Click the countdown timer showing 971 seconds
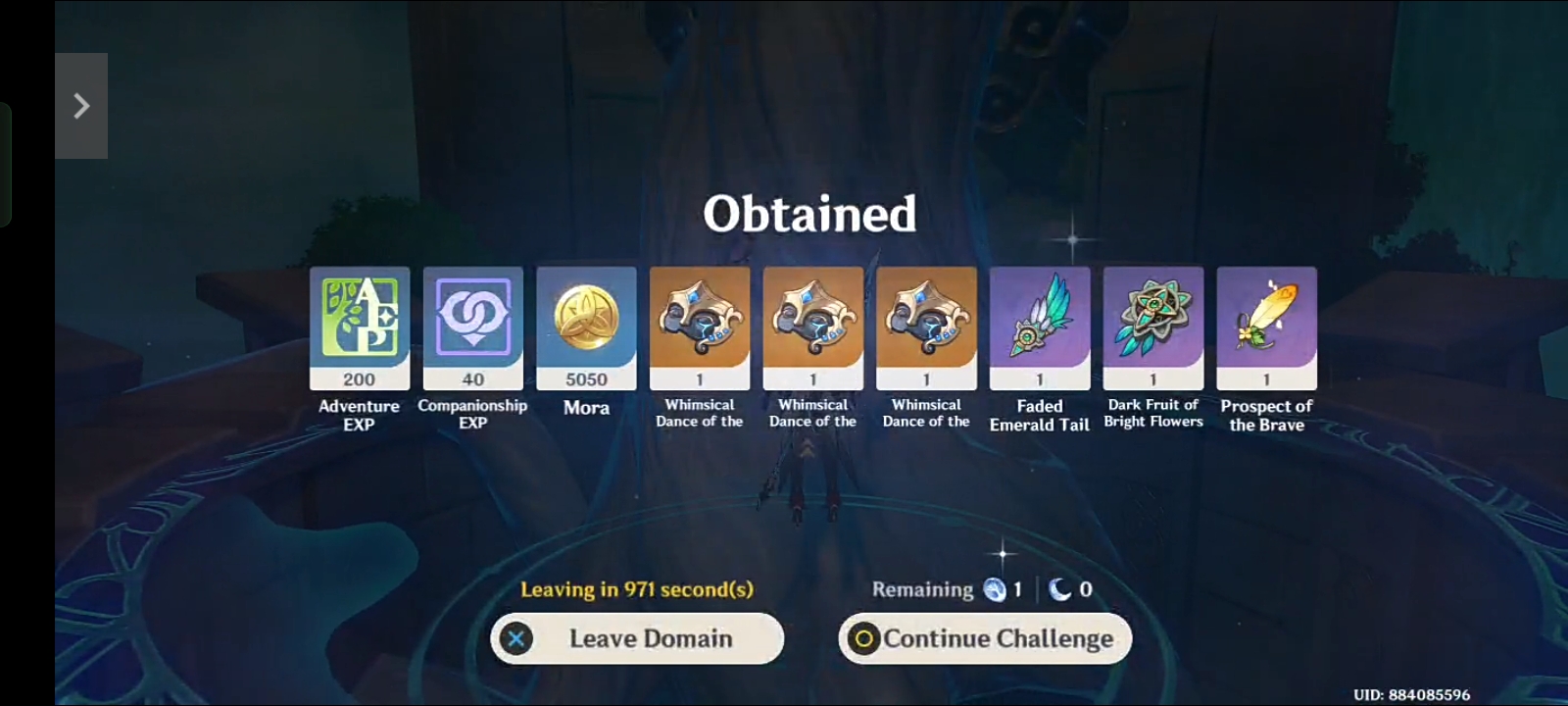The height and width of the screenshot is (706, 1568). 636,589
